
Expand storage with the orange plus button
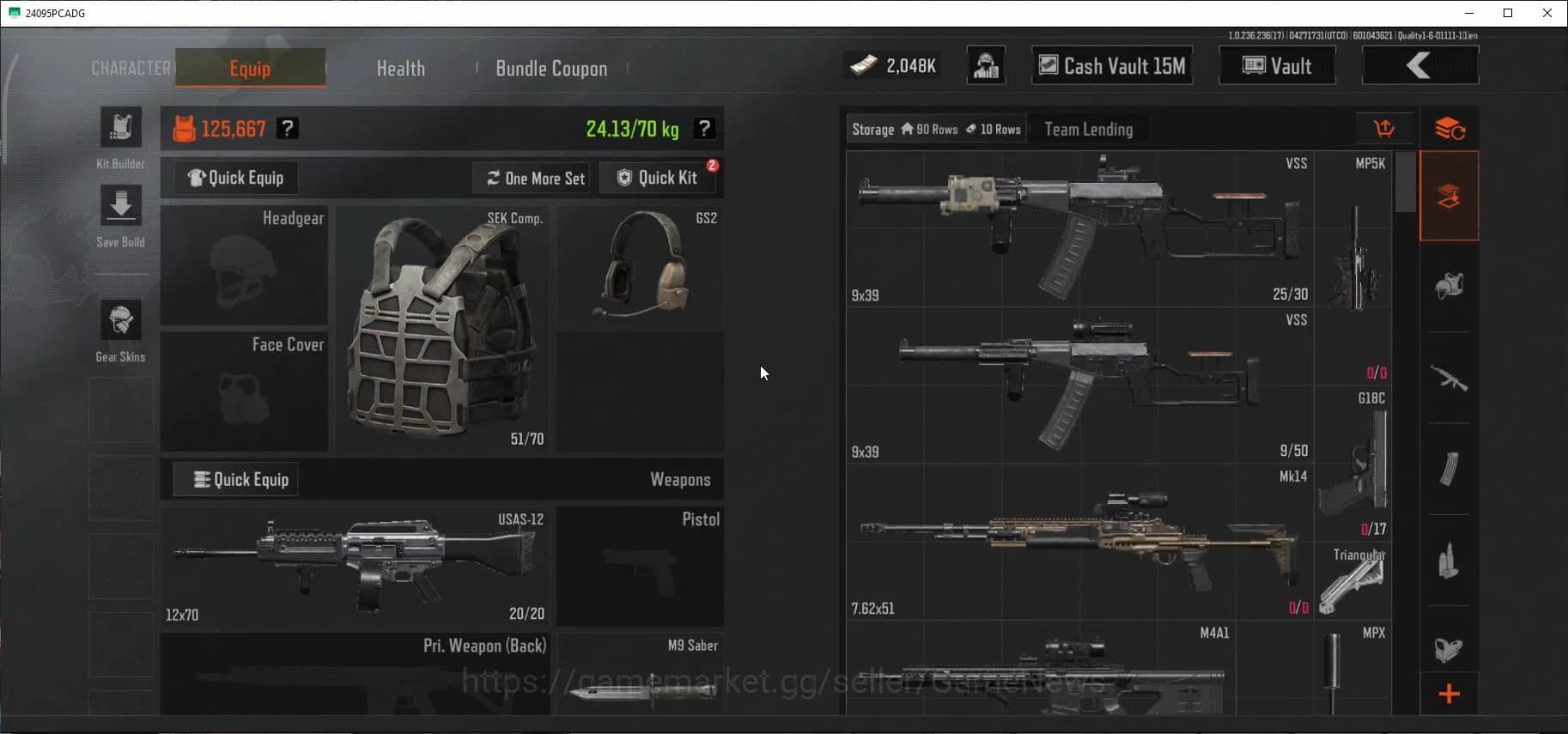pyautogui.click(x=1449, y=694)
